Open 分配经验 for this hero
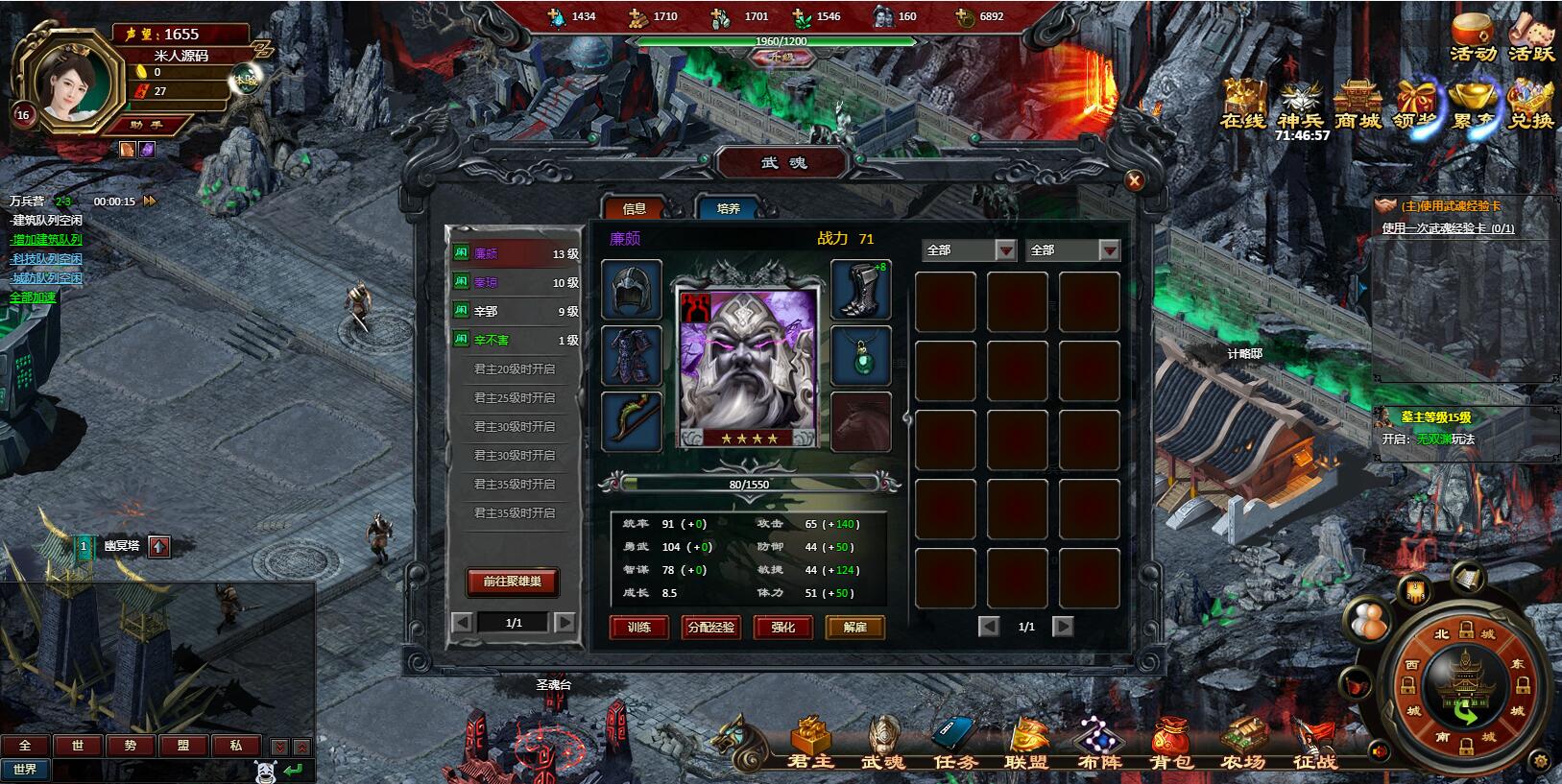 [x=711, y=628]
